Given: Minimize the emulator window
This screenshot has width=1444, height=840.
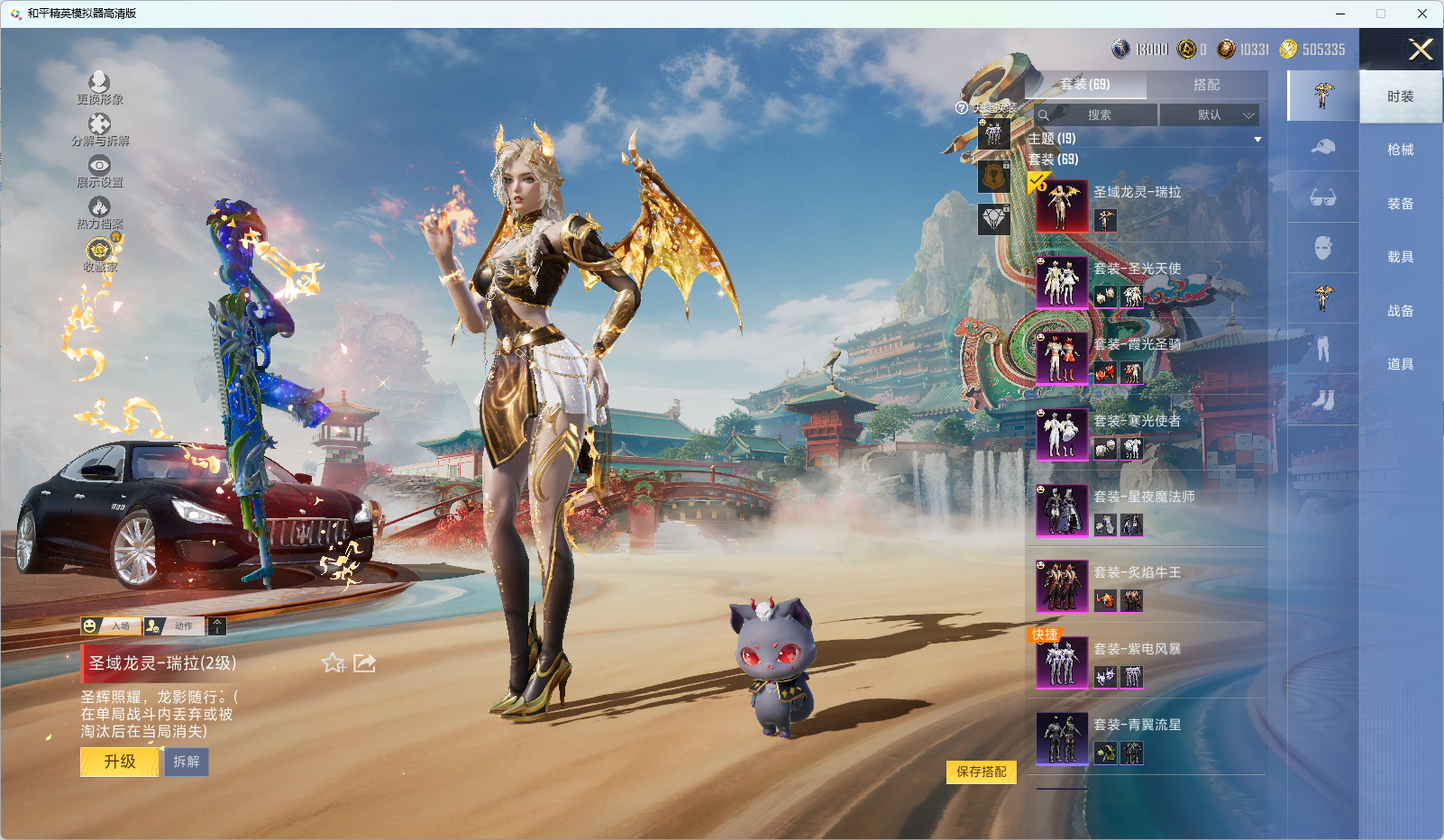Looking at the screenshot, I should [x=1340, y=14].
